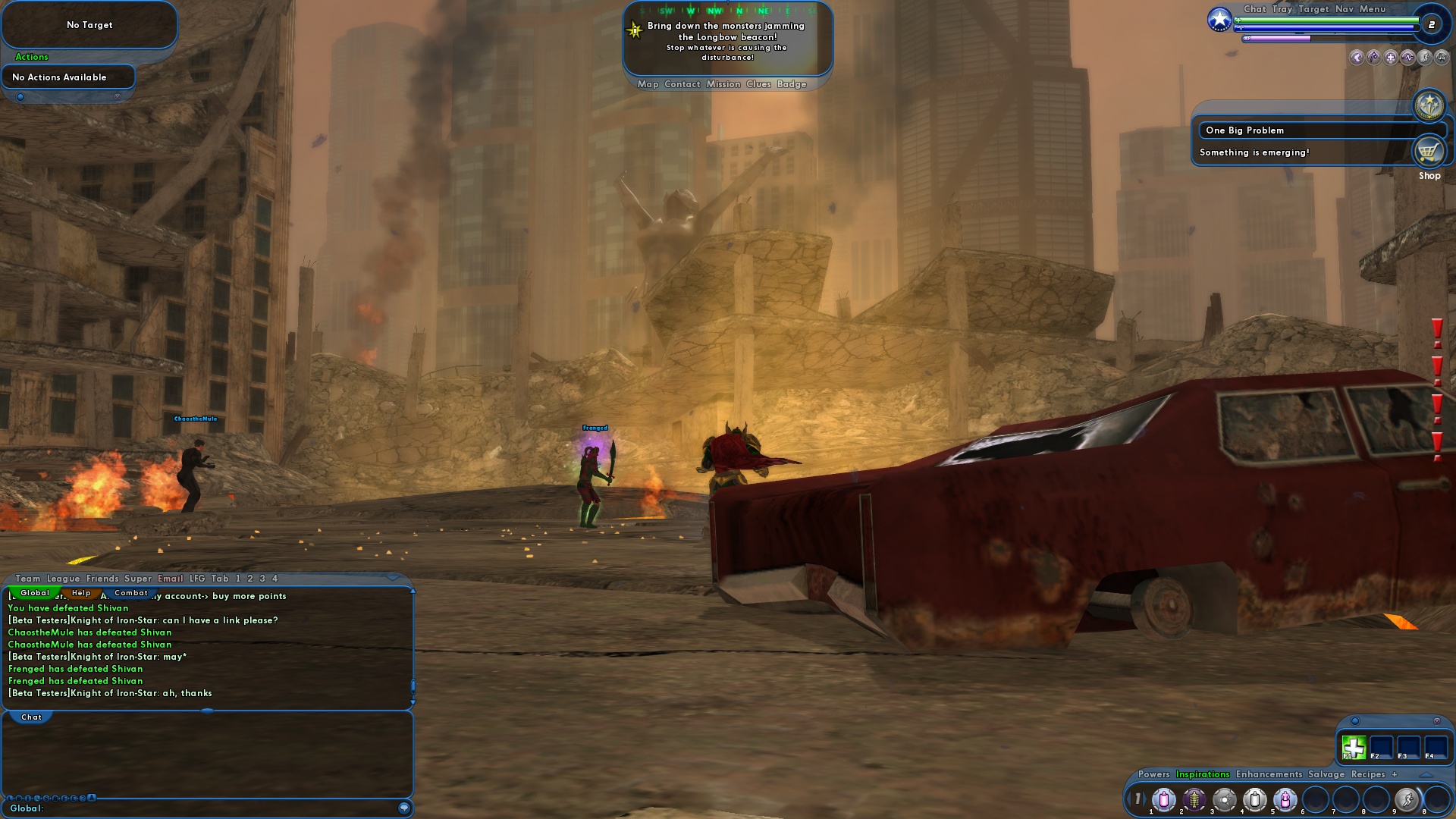Use the pink Respite inspiration in slot 1
This screenshot has width=1456, height=819.
[x=1164, y=799]
